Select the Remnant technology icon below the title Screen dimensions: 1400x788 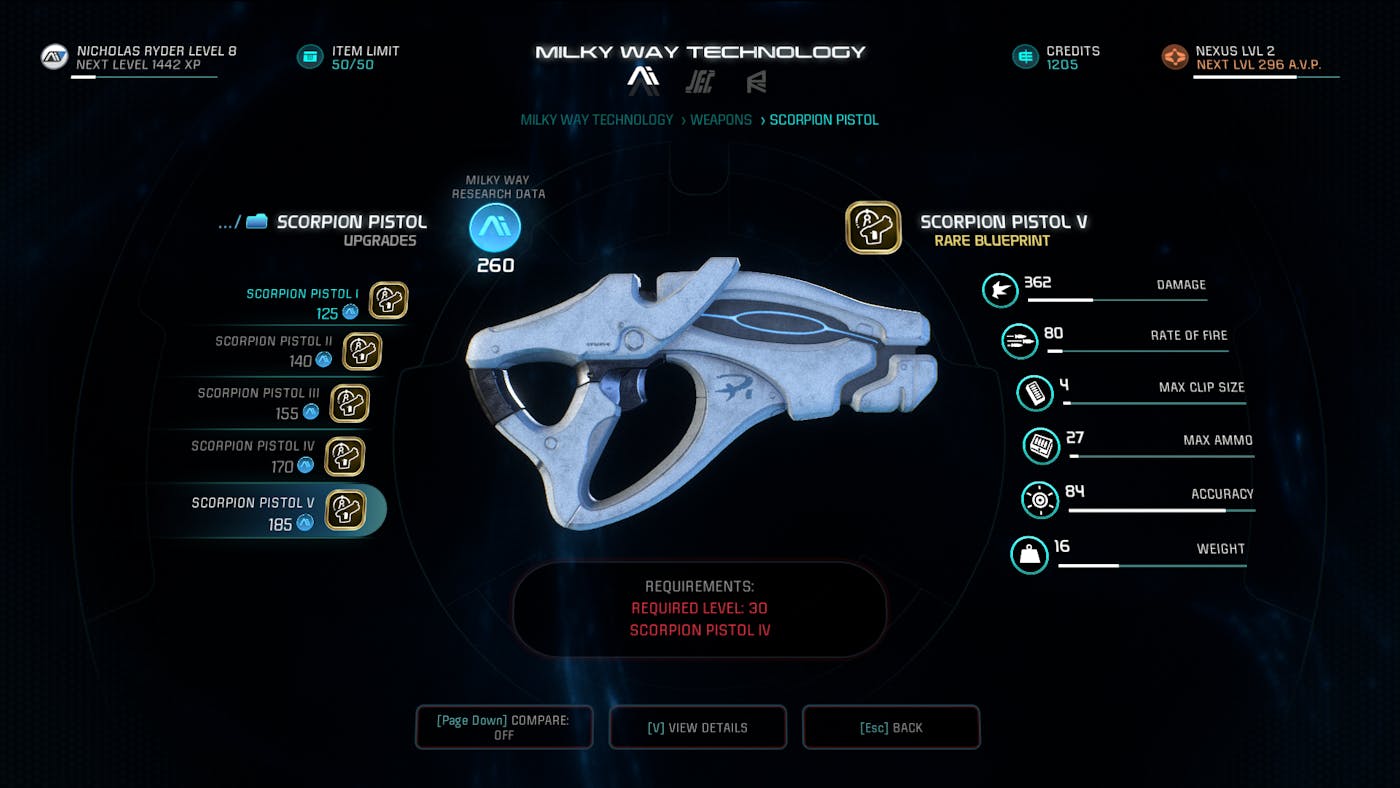tap(756, 82)
